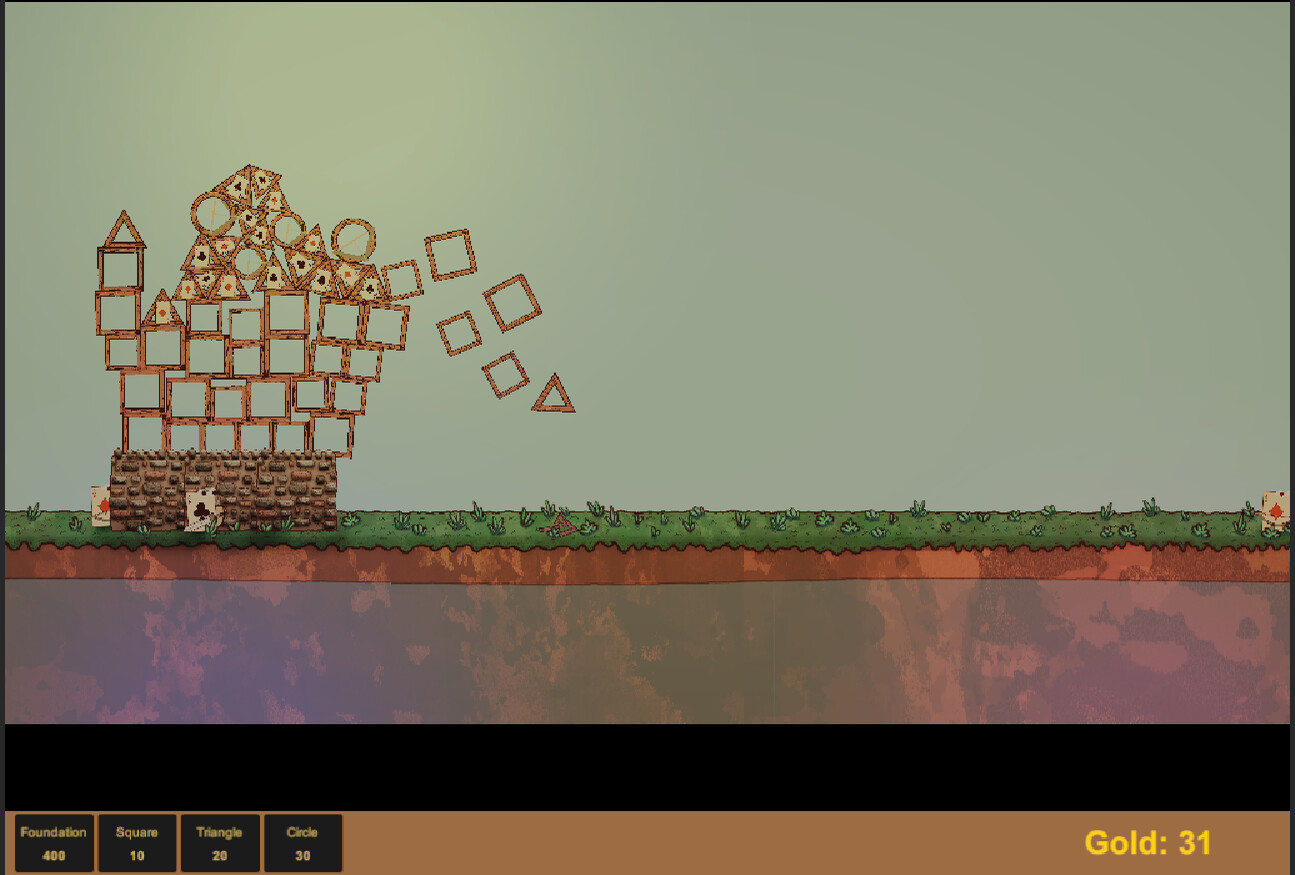Select the Triangle shape costing 20 gold

[220, 843]
